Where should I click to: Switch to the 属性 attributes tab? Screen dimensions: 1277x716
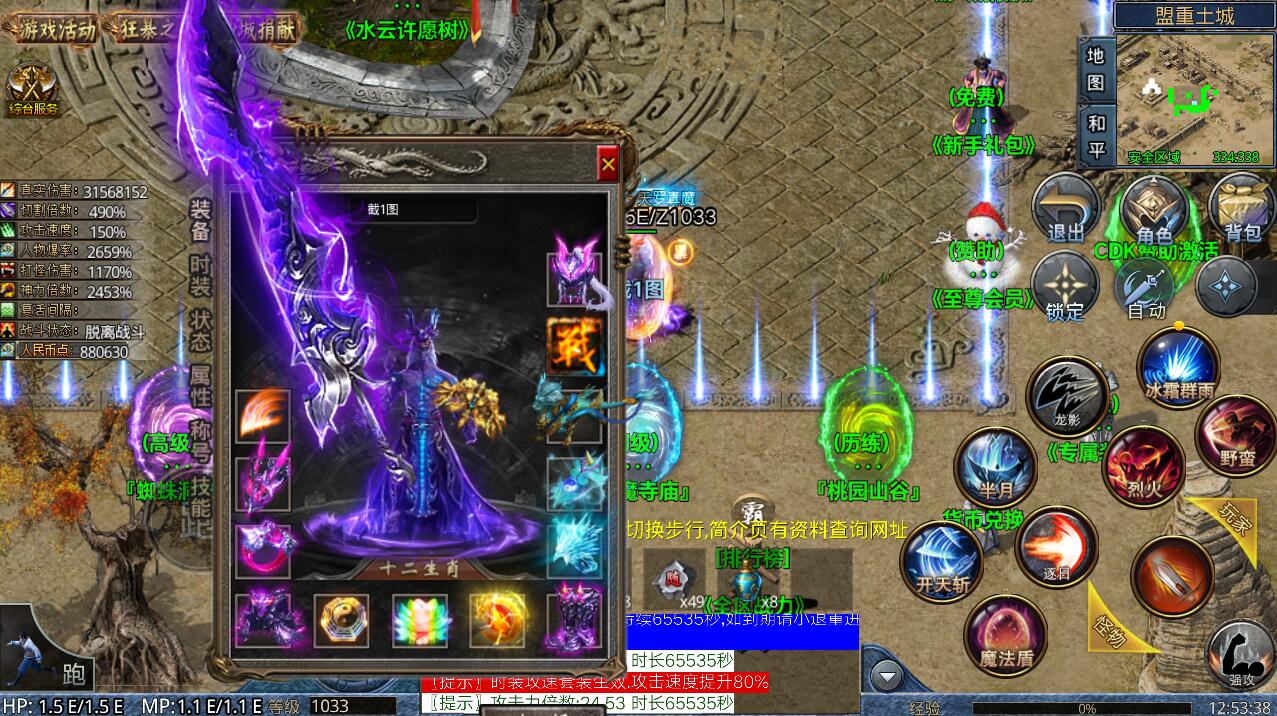[x=201, y=383]
